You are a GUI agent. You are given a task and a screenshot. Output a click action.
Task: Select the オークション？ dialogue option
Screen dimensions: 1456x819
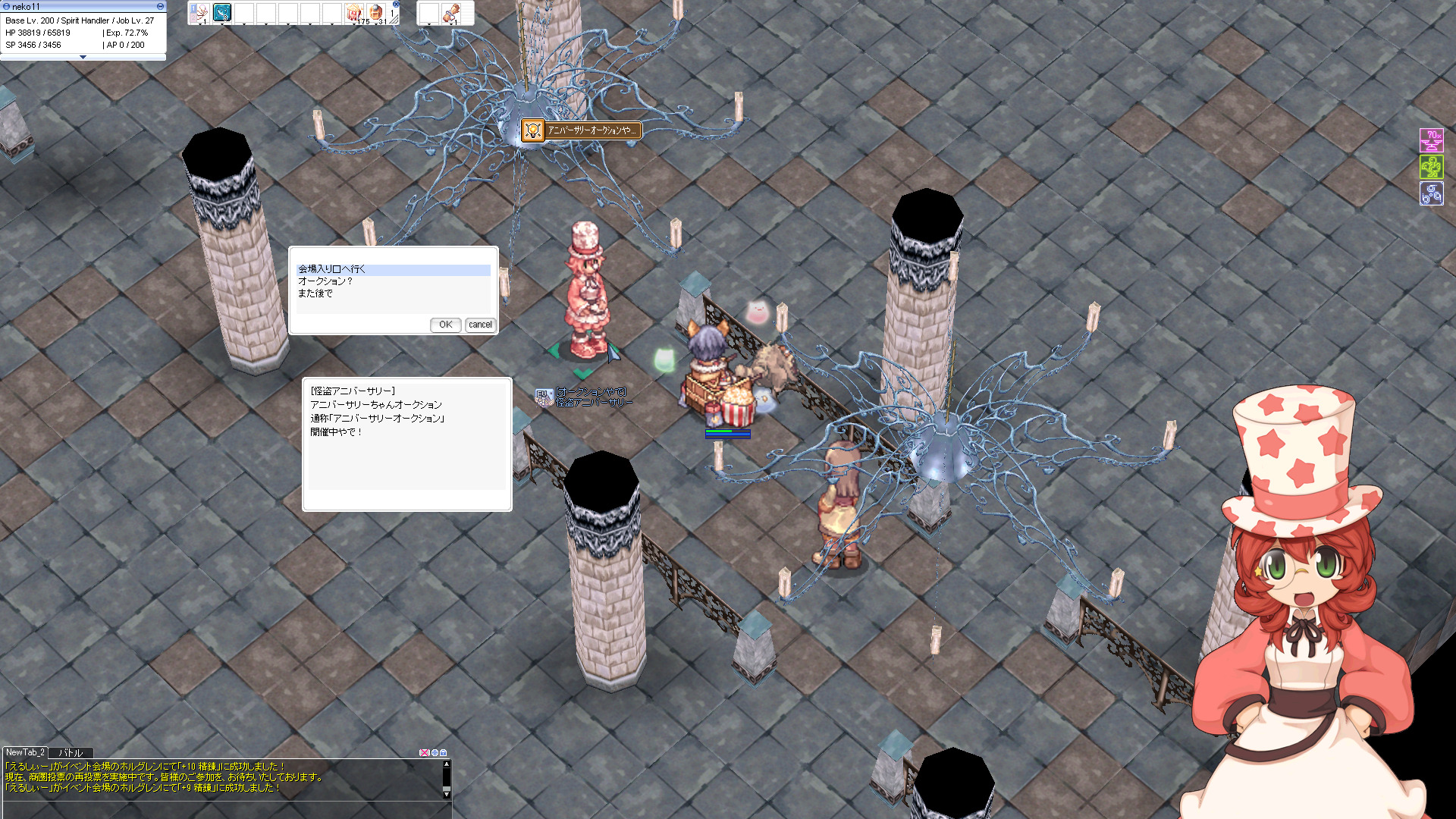tap(325, 281)
